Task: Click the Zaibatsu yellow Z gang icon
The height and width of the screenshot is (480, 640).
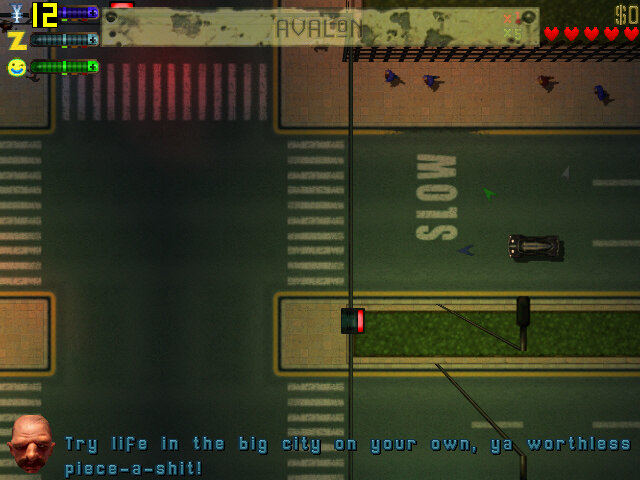Action: (16, 41)
